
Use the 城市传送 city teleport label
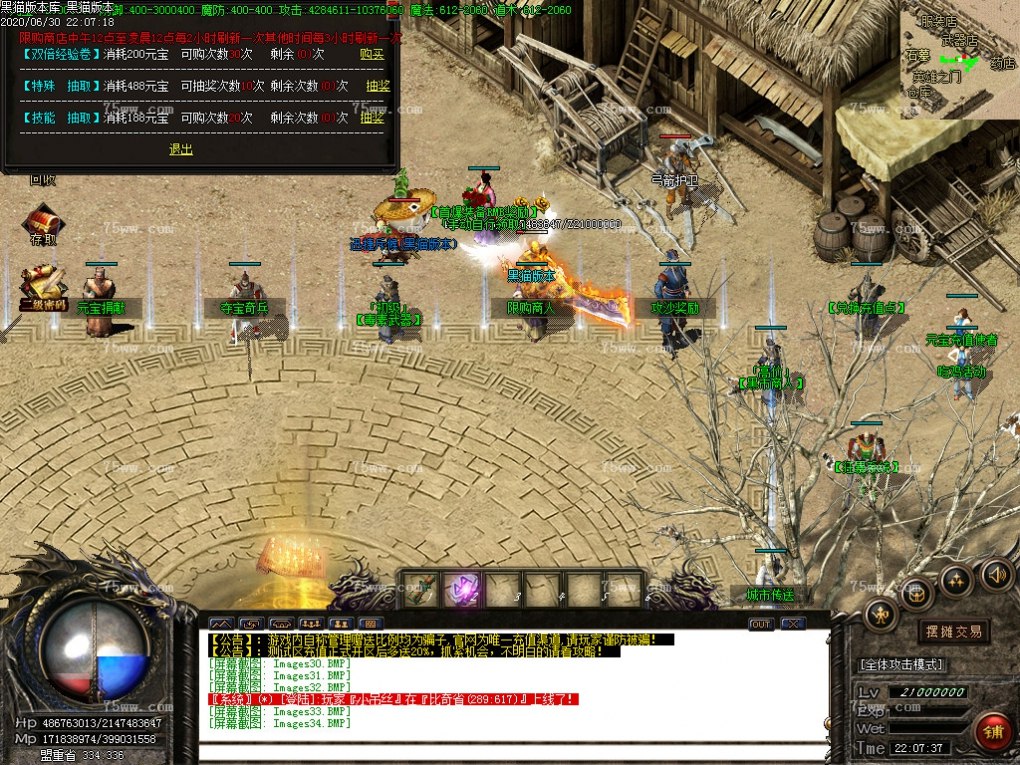[770, 594]
